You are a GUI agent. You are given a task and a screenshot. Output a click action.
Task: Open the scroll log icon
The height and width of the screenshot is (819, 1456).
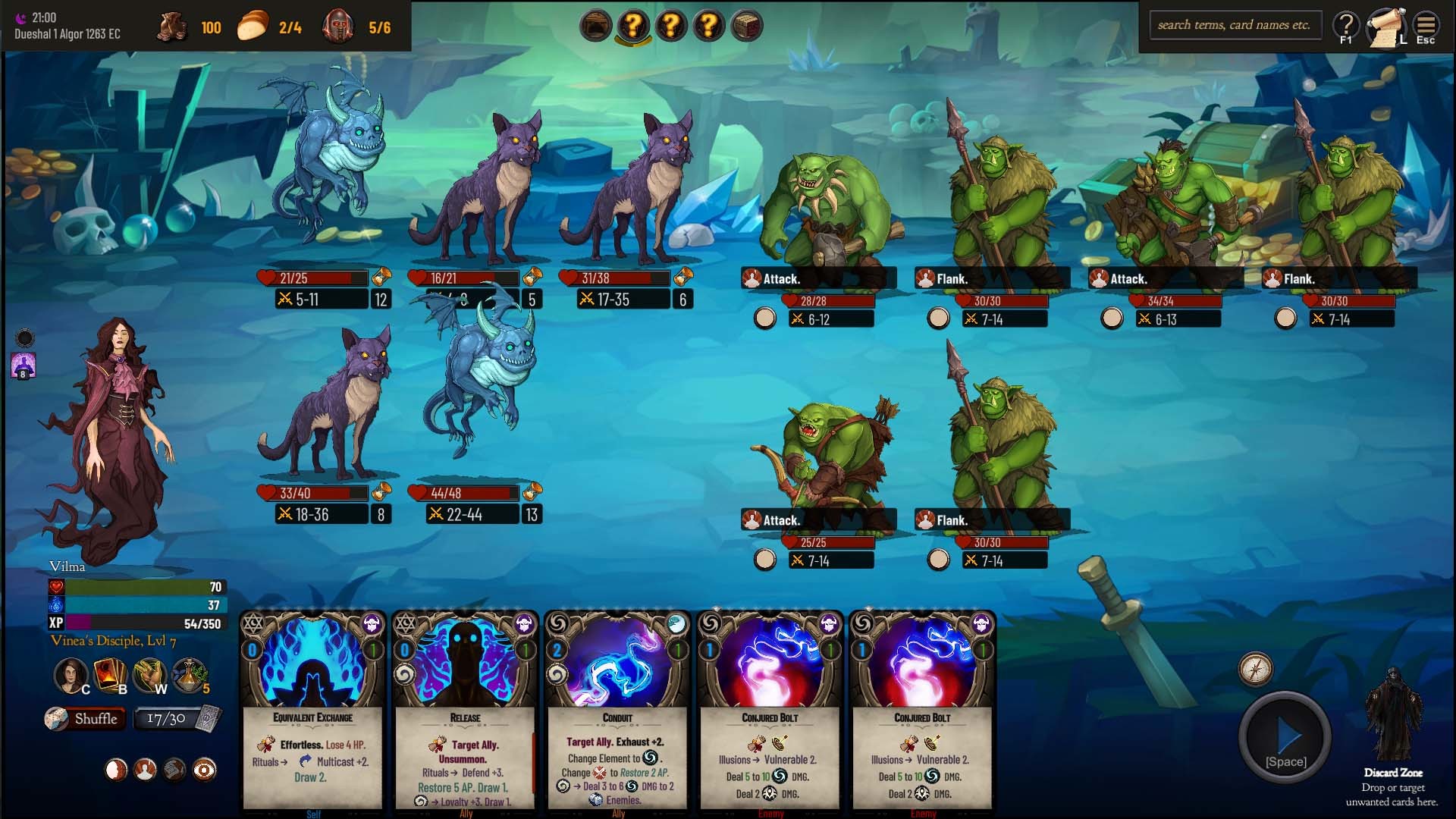[x=1386, y=27]
